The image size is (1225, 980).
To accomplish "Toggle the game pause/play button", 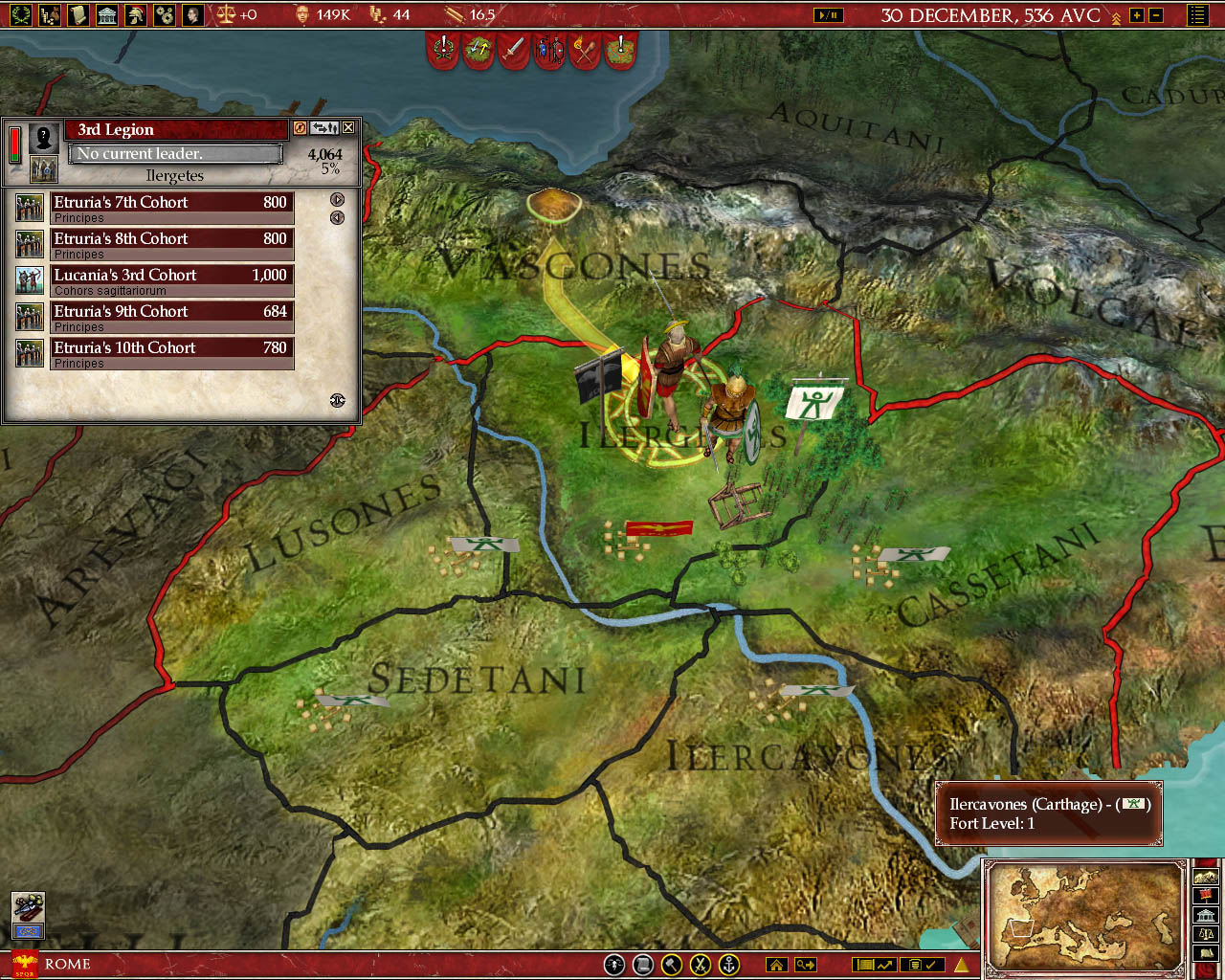I will 828,15.
